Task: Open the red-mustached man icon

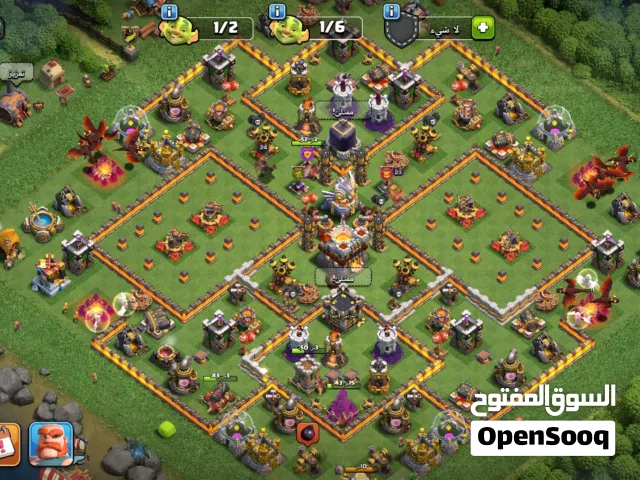Action: [49, 444]
